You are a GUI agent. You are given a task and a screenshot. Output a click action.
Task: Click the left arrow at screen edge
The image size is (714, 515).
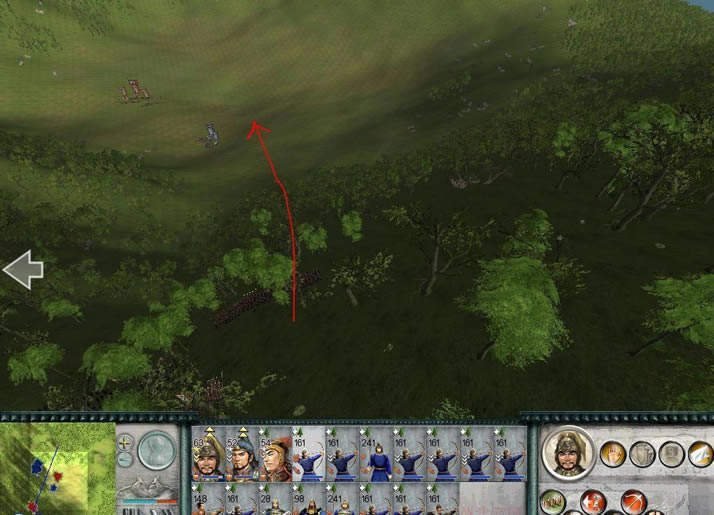click(22, 270)
